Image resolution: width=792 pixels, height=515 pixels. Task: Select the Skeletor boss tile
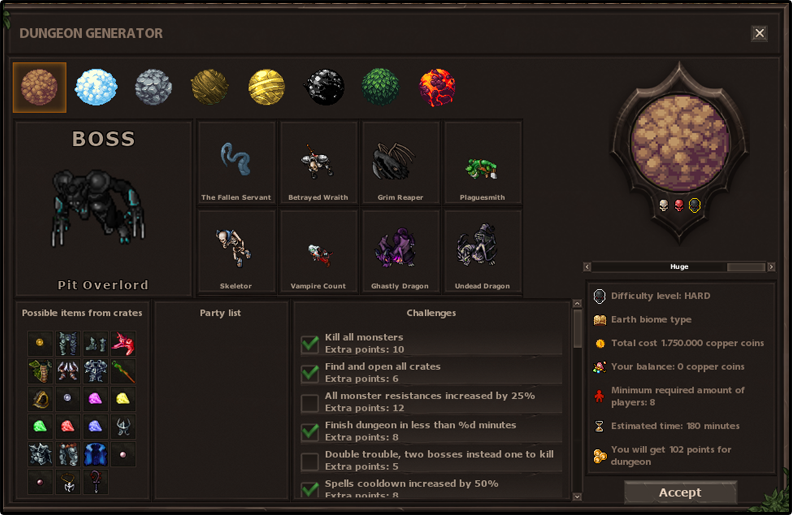[x=236, y=250]
